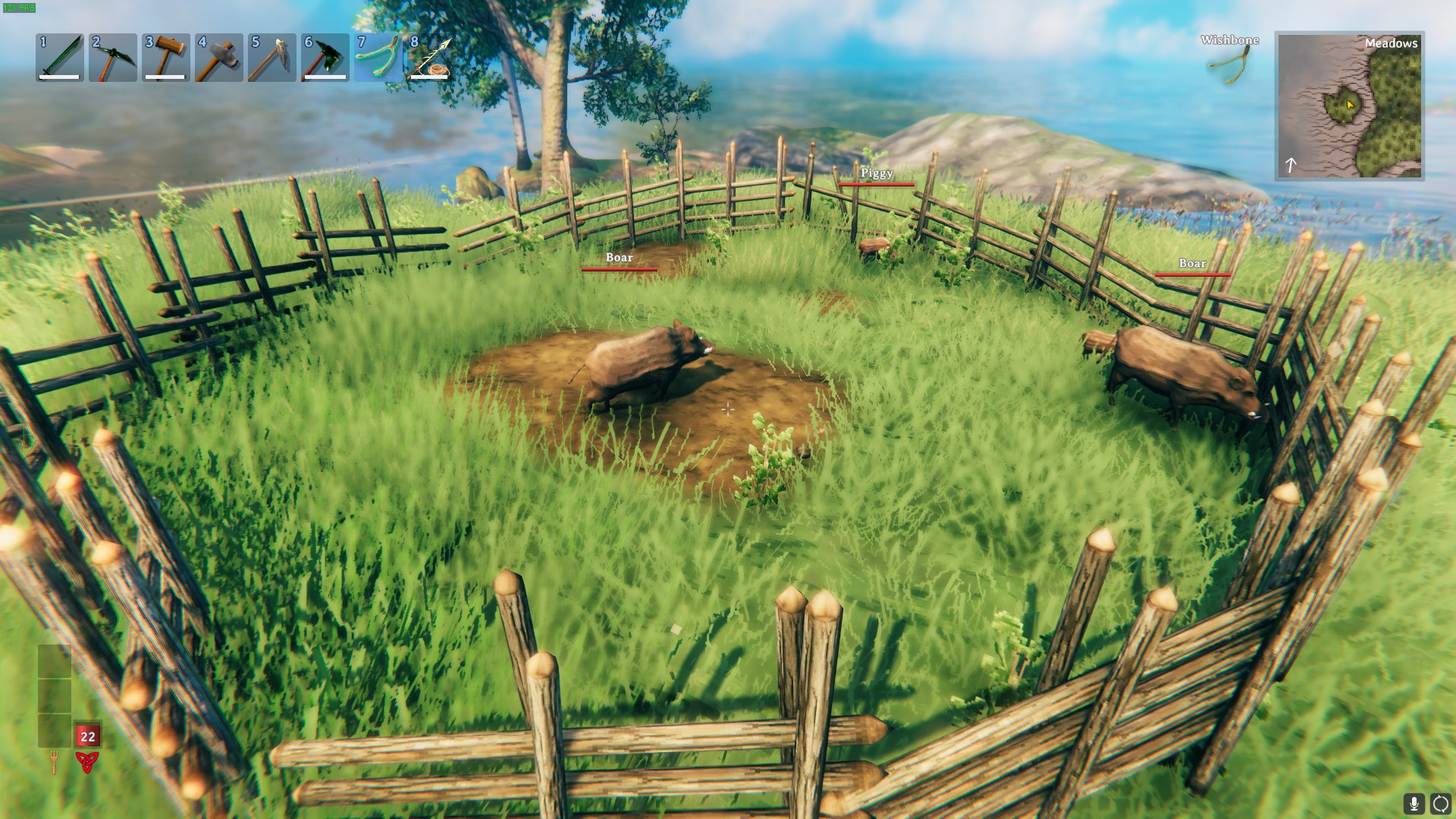Select the green-bladed axe in slot 6
Screen dimensions: 1456x819
coord(325,57)
